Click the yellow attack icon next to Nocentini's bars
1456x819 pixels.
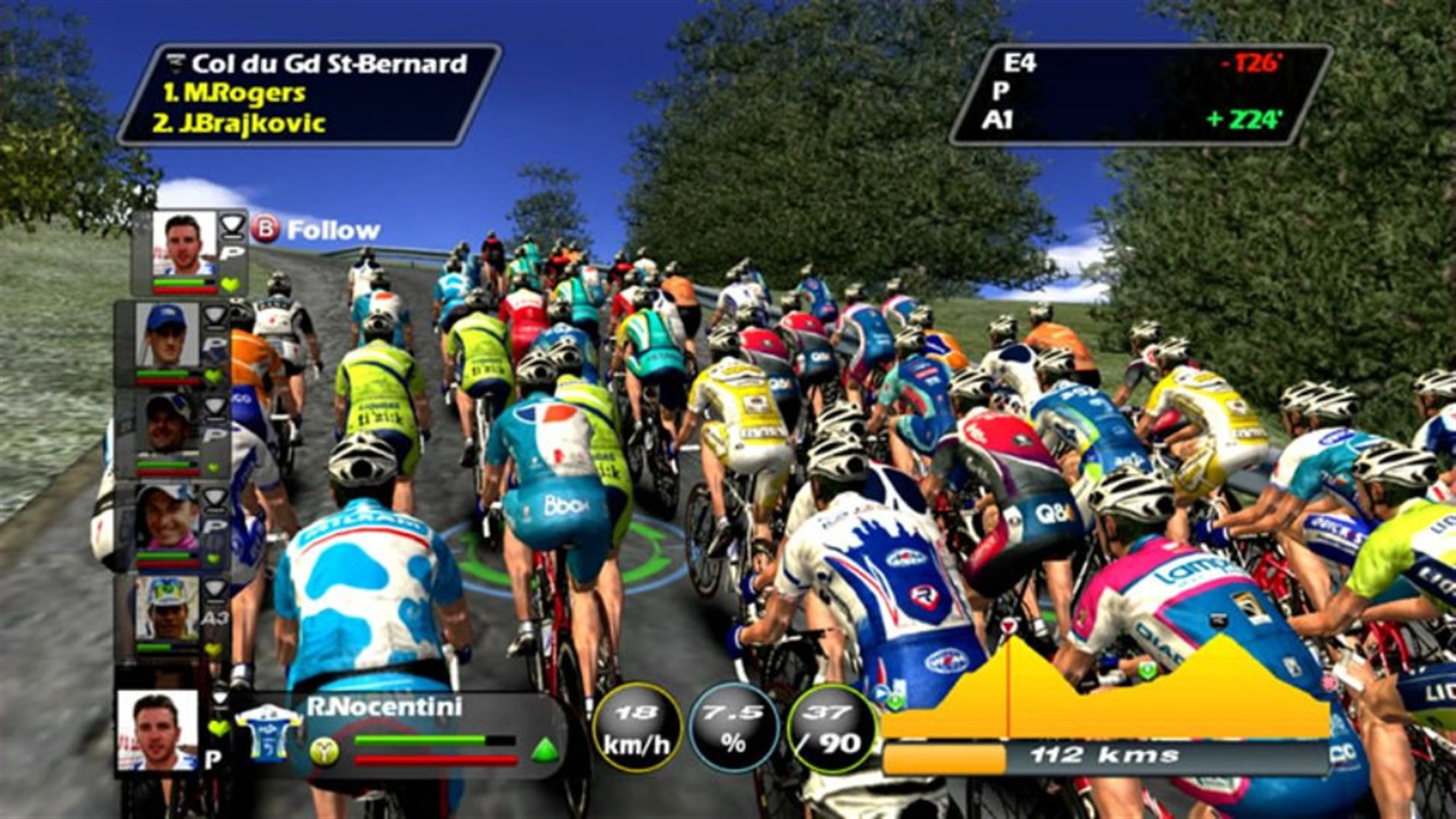[325, 752]
